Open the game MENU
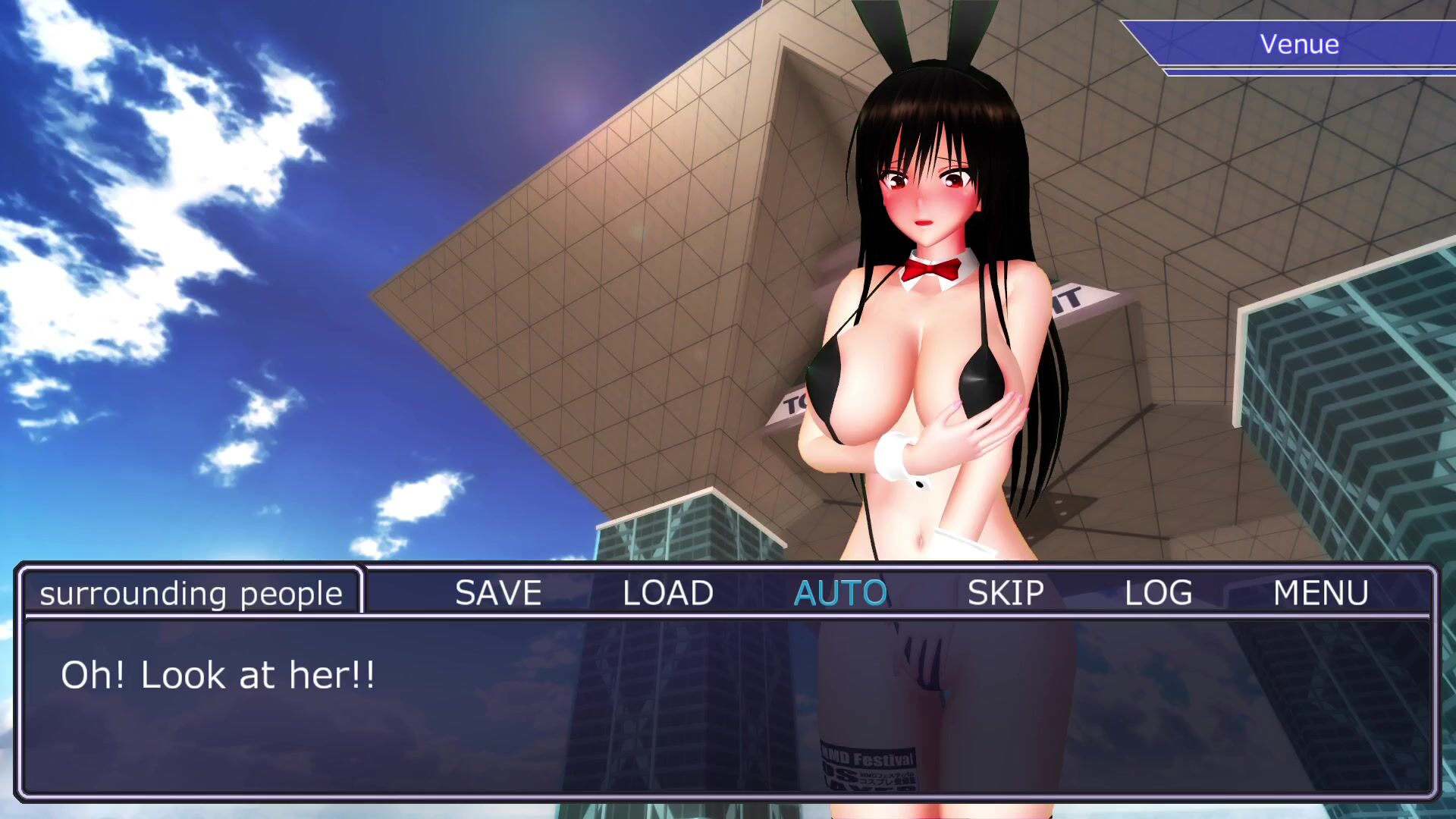The height and width of the screenshot is (819, 1456). tap(1320, 593)
